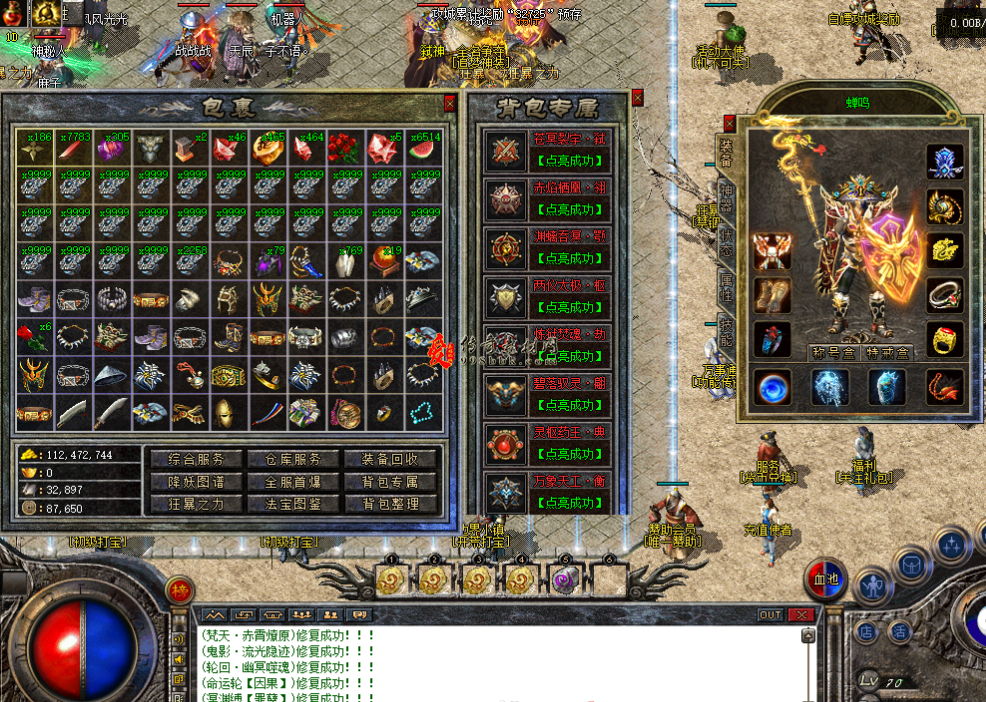This screenshot has width=986, height=702.
Task: Close the 包裹 inventory window
Action: click(x=450, y=102)
